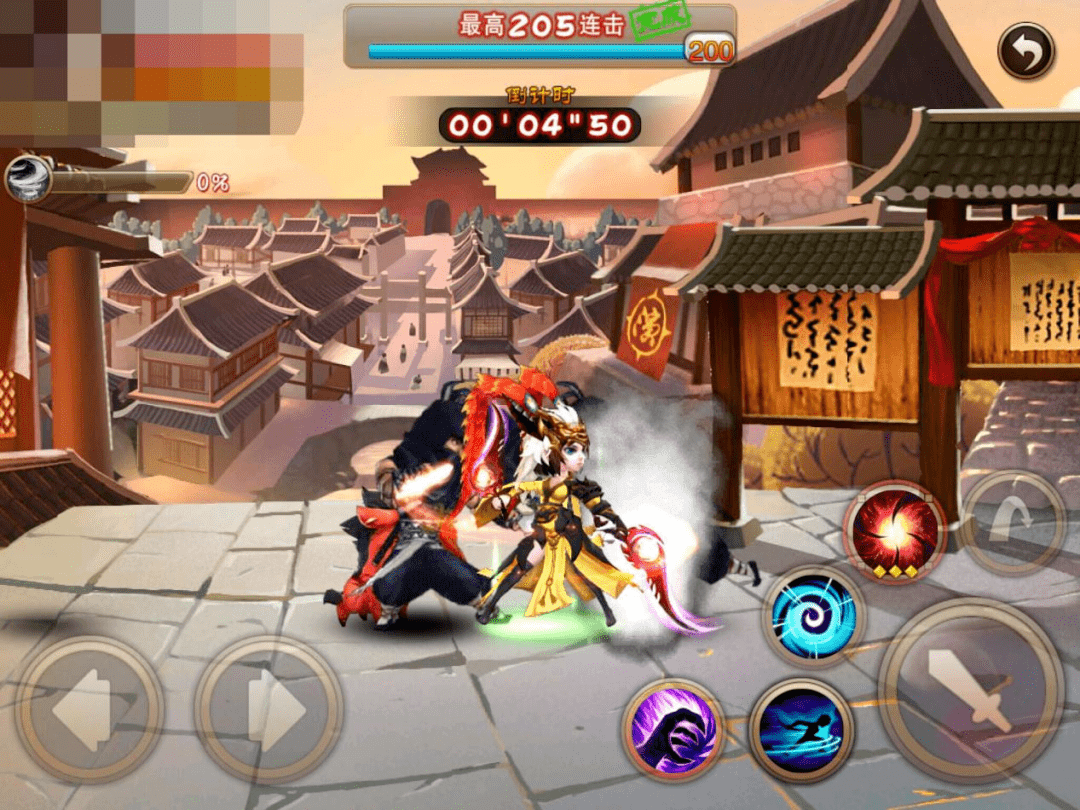Activate the blue dash sprint skill

[801, 730]
